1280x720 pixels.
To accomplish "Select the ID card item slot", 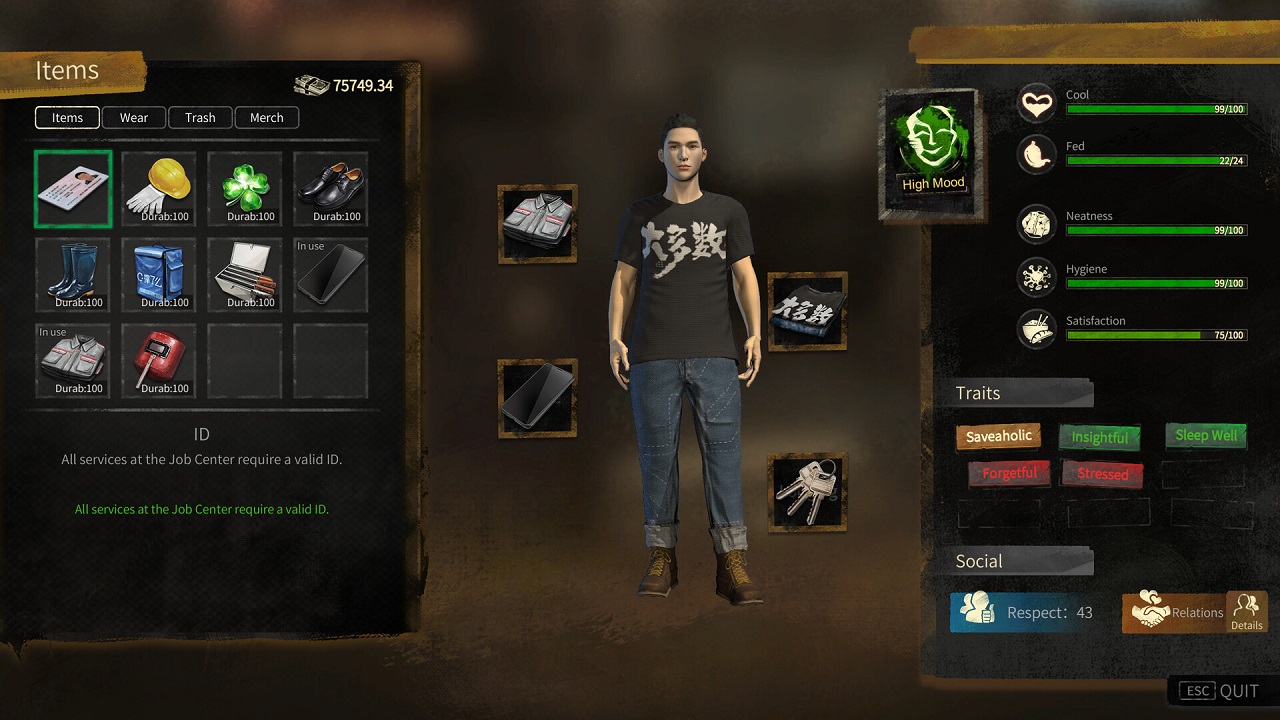I will tap(73, 189).
